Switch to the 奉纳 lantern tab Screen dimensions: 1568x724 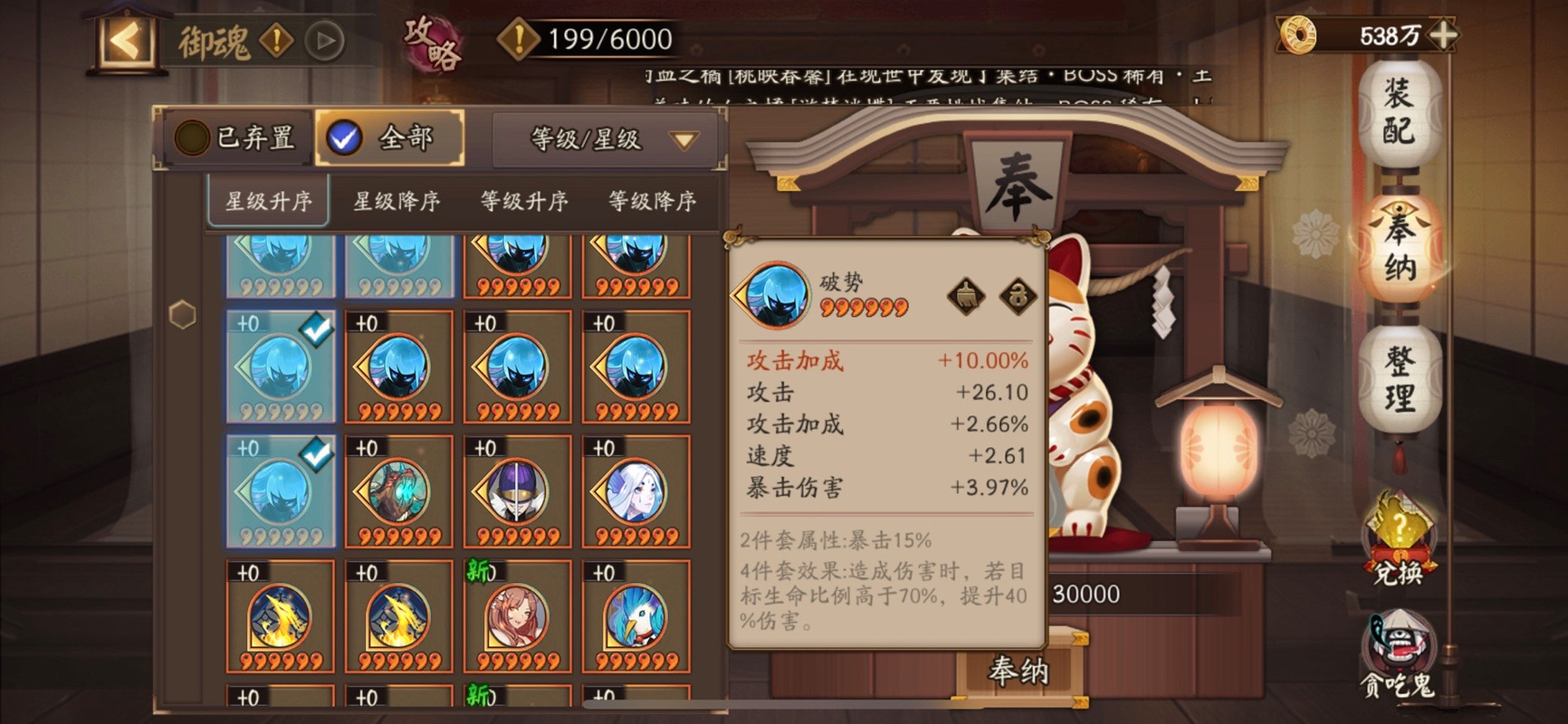point(1399,247)
